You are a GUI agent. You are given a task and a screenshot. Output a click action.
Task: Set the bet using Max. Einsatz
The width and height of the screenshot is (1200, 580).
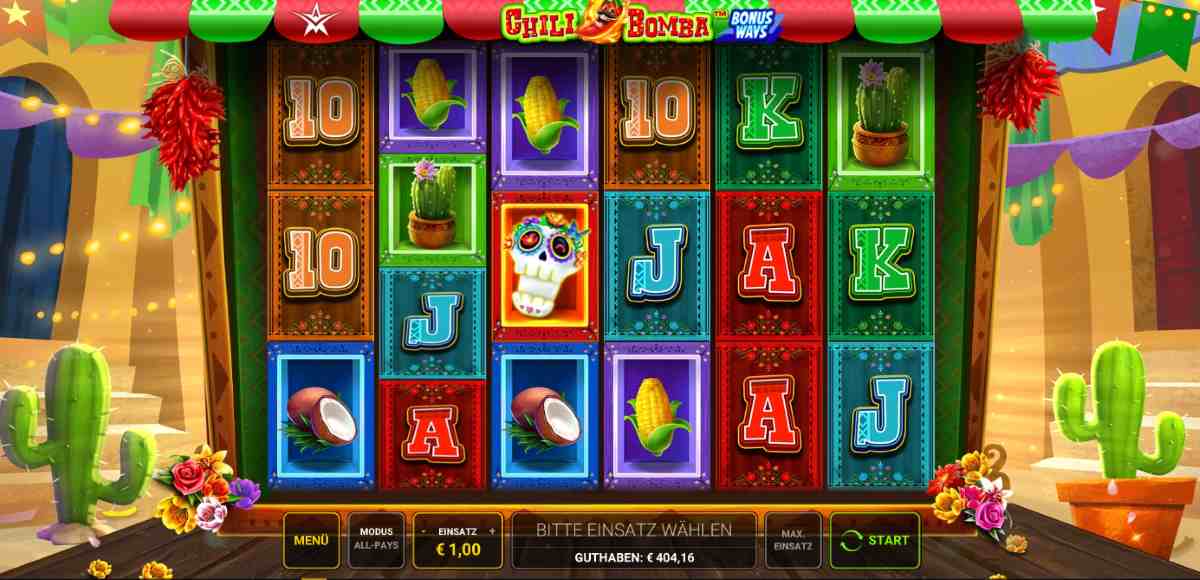[793, 540]
